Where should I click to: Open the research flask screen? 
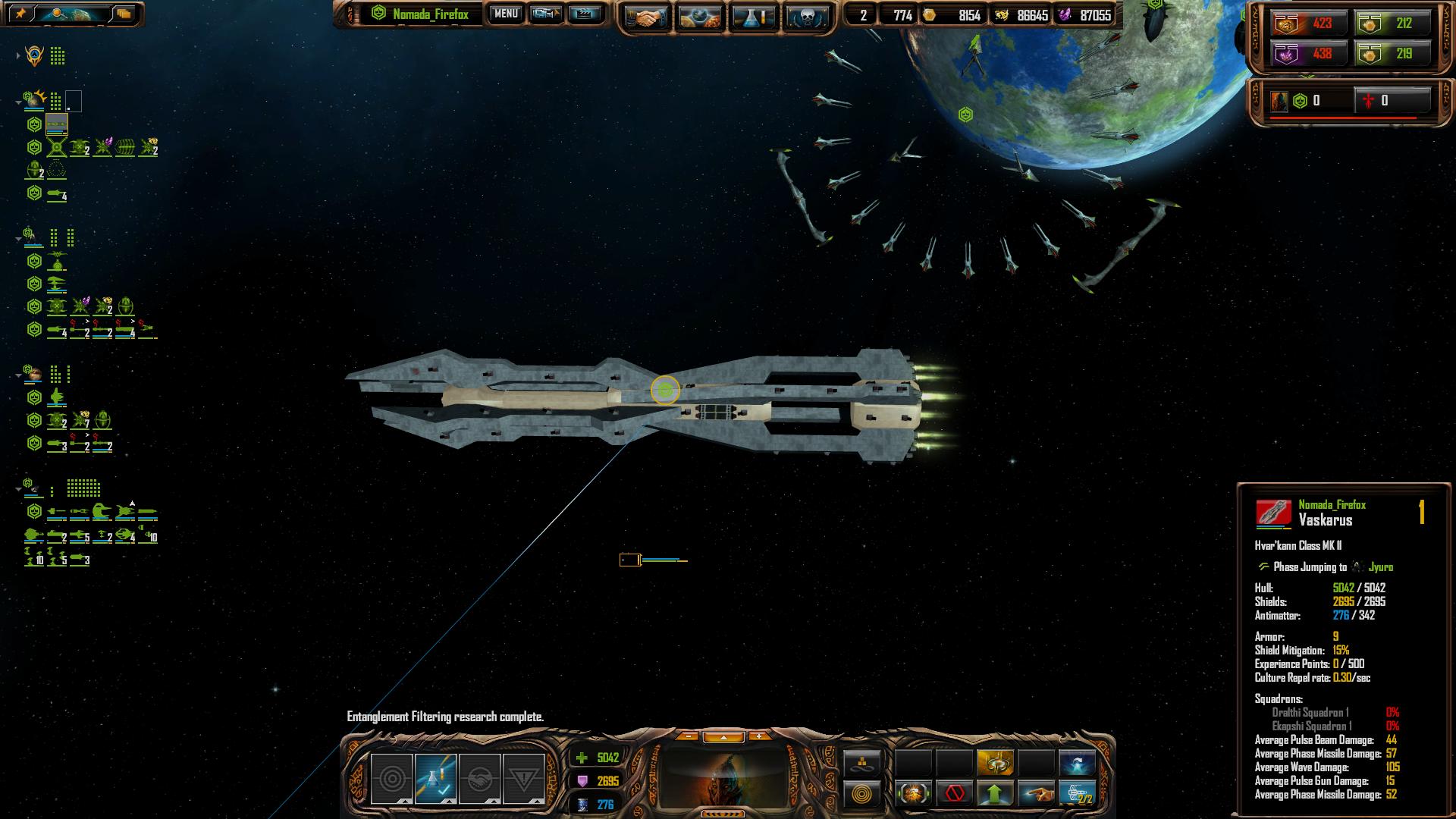(x=753, y=17)
